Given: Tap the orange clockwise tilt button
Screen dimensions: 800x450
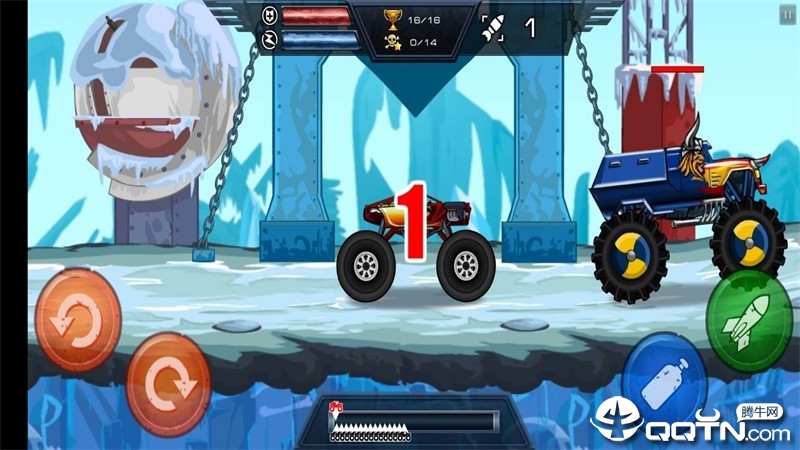Looking at the screenshot, I should click(168, 383).
